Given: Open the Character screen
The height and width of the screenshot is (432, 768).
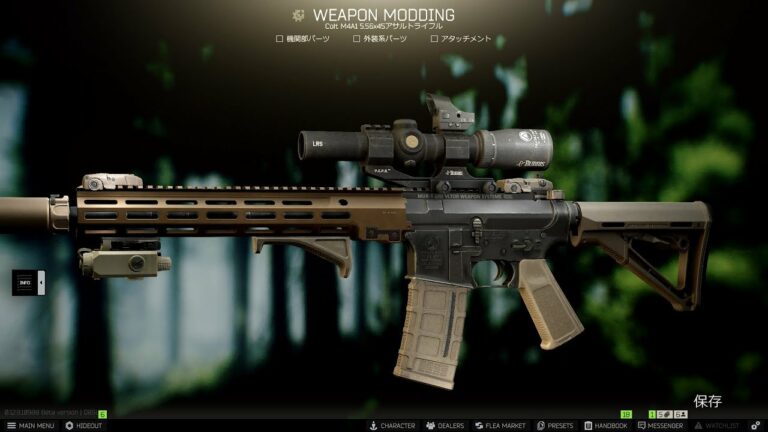Looking at the screenshot, I should pyautogui.click(x=392, y=425).
